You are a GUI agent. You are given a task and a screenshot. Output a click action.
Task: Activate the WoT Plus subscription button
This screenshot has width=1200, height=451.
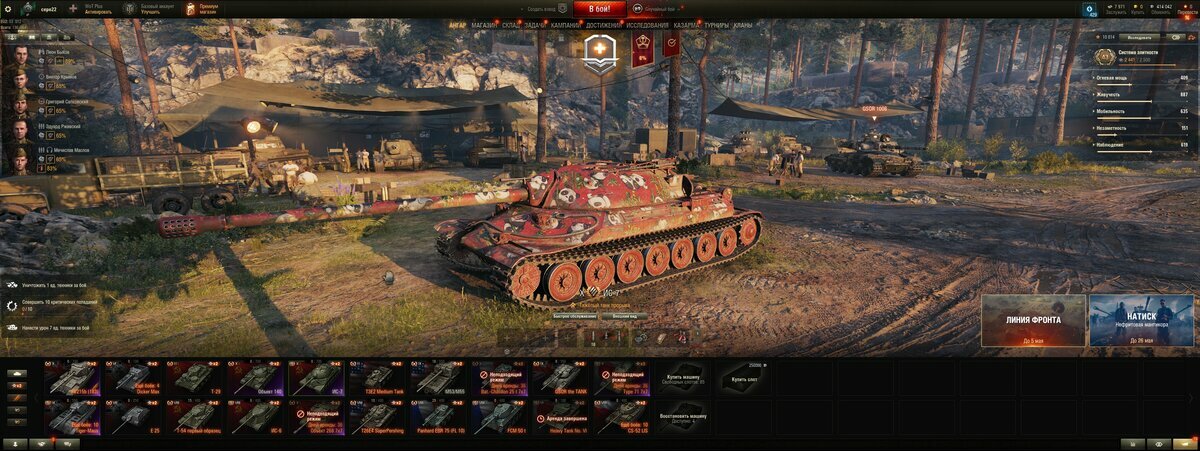(97, 9)
